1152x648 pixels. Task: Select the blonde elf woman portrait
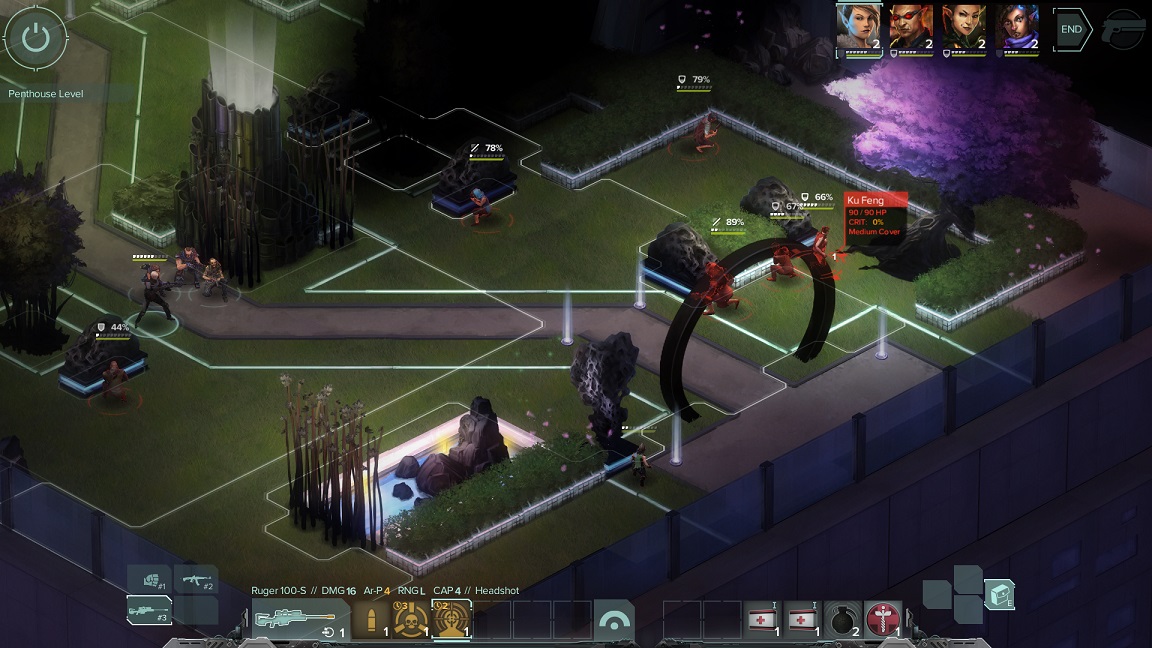coord(857,28)
